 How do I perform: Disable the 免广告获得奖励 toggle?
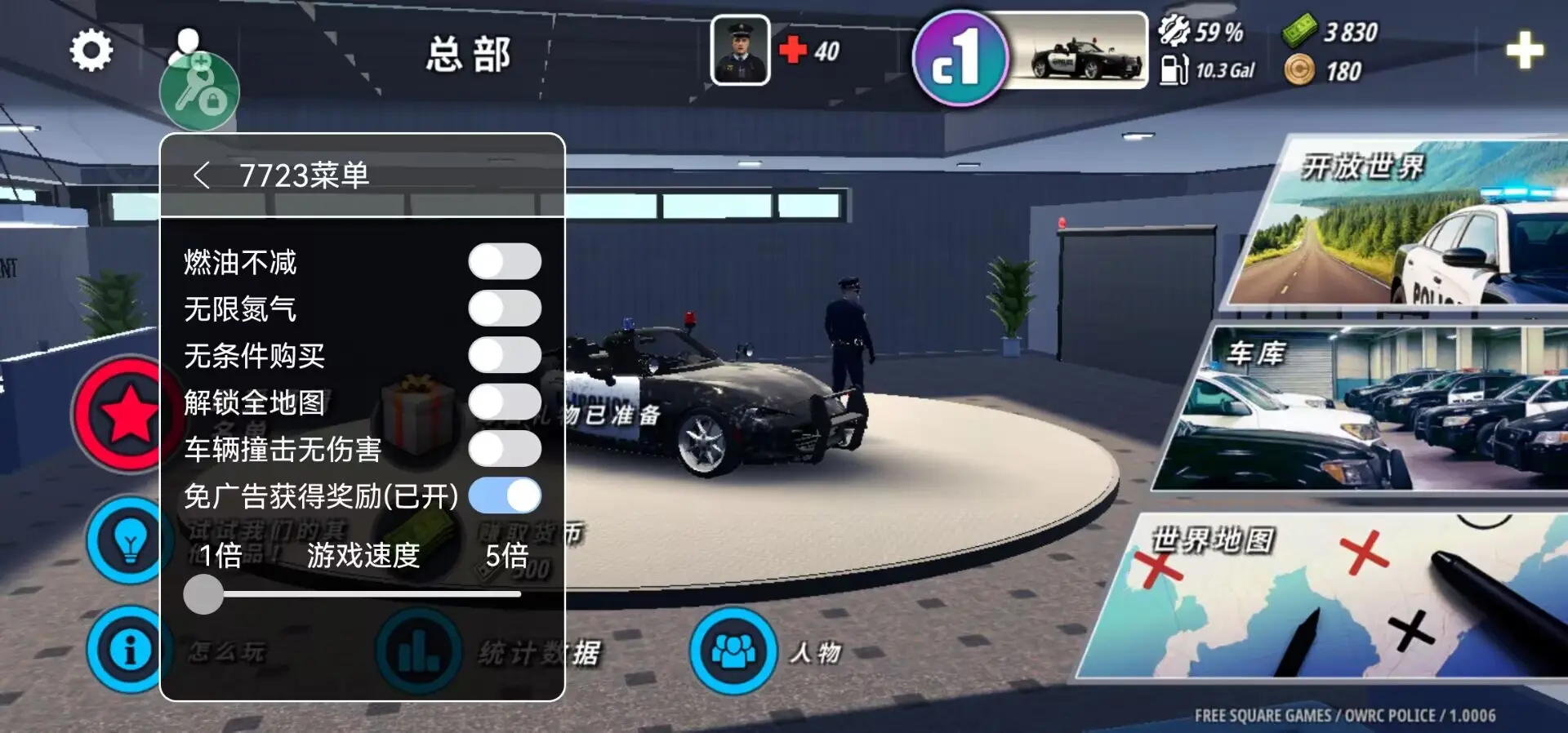504,495
